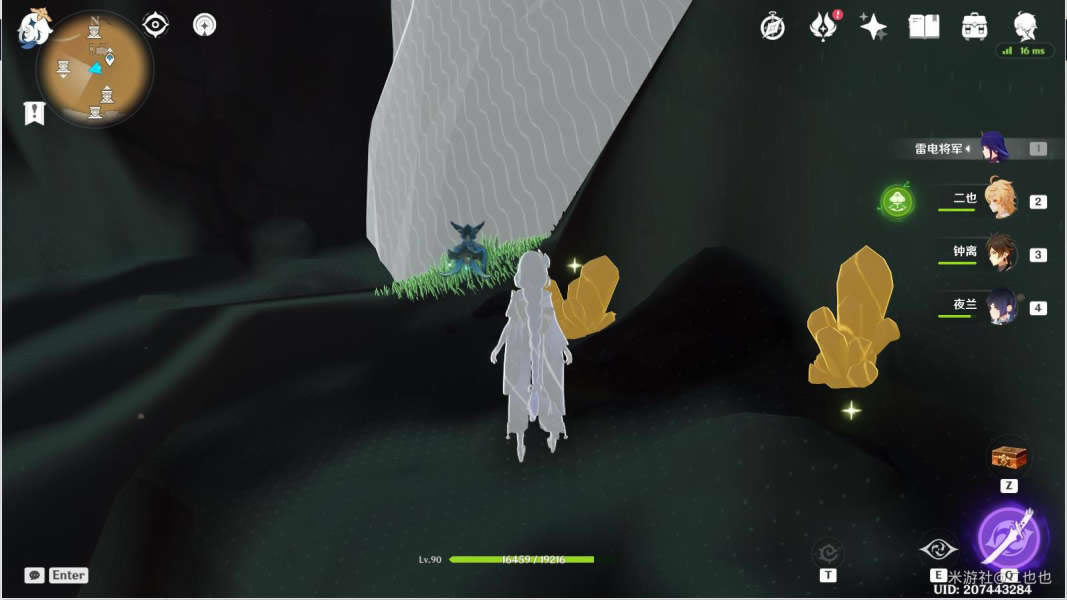Click the green glowing icon beside 二也
Viewport: 1067px width, 600px height.
[897, 202]
